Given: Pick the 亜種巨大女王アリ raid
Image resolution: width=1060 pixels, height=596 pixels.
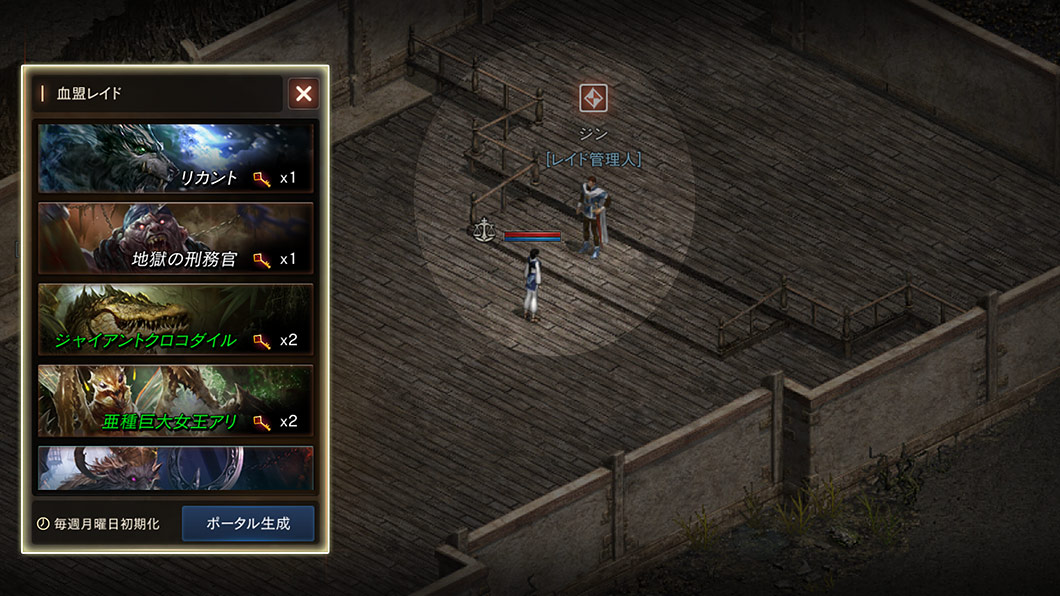Looking at the screenshot, I should [x=175, y=400].
